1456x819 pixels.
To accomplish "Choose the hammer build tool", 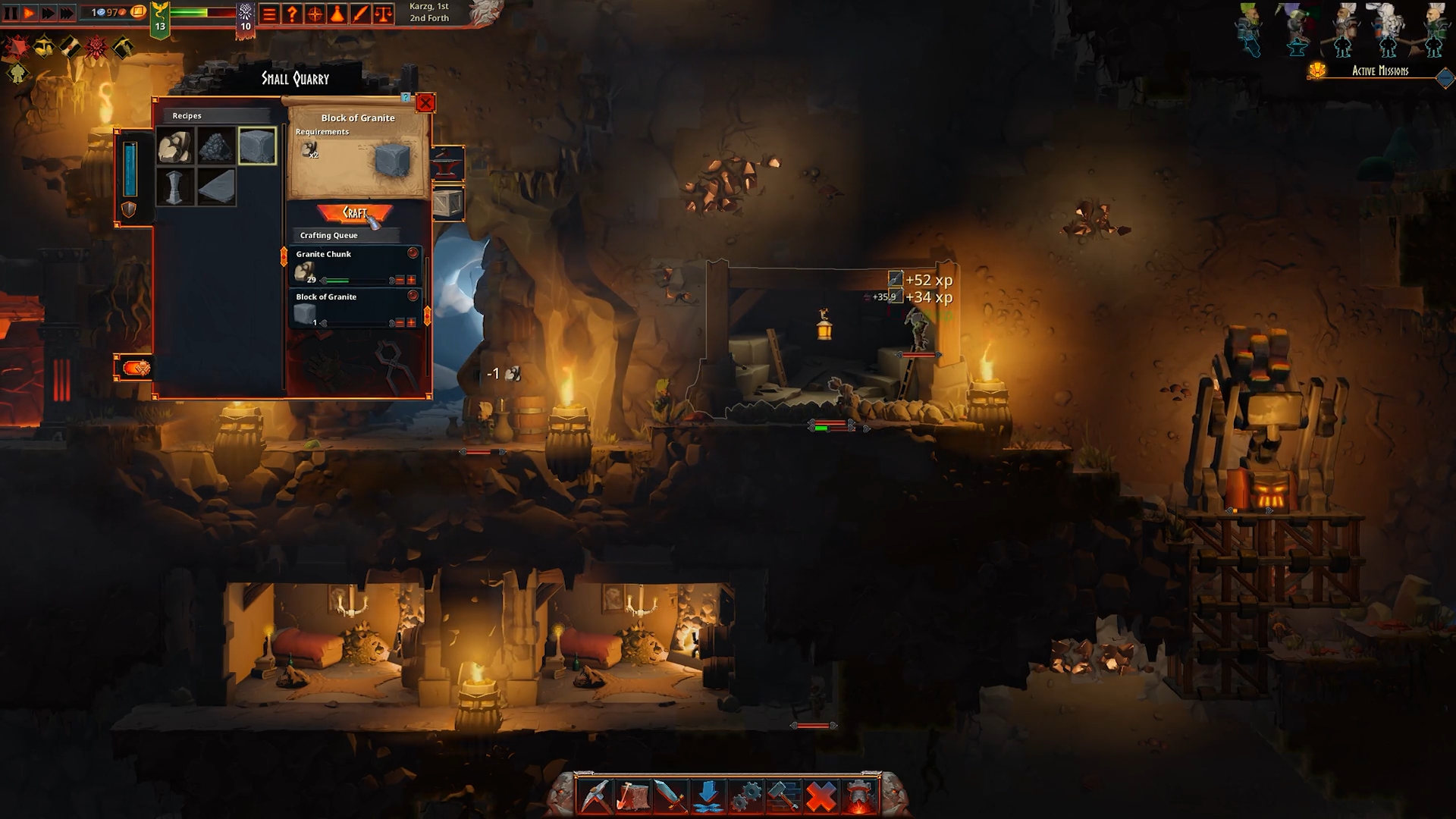I will (x=783, y=796).
